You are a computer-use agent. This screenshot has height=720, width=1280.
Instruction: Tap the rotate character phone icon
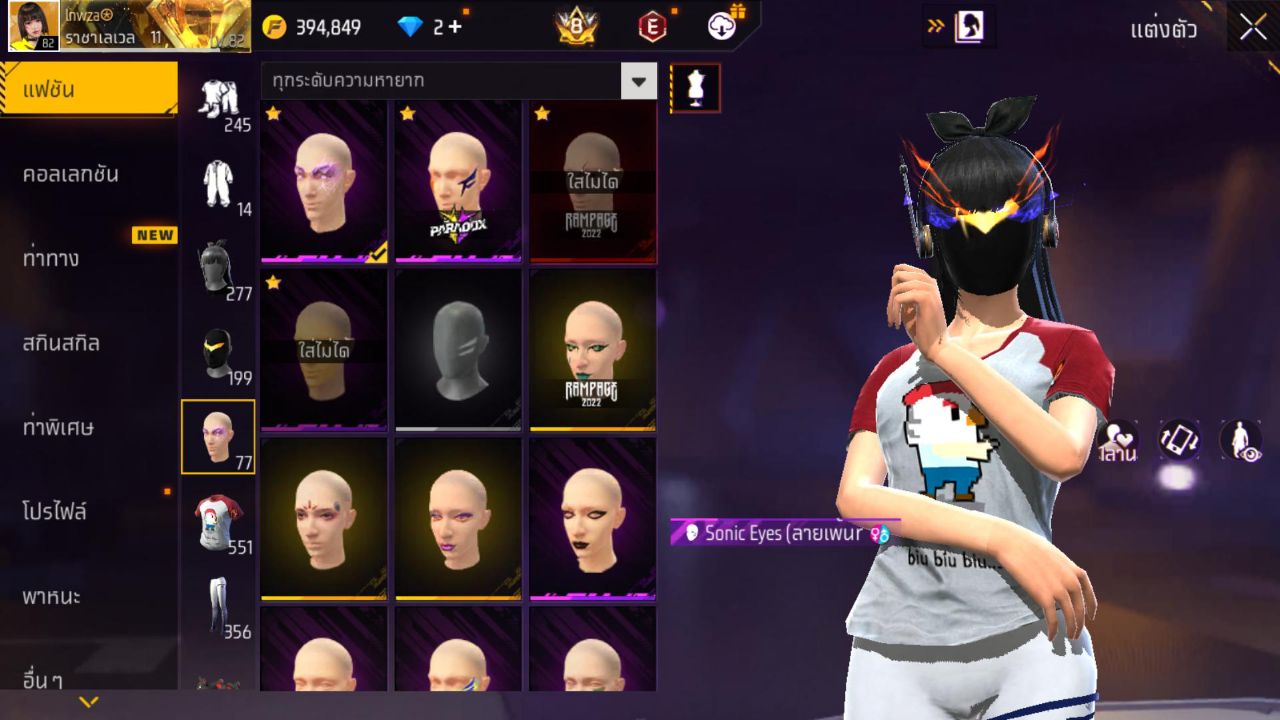click(x=1176, y=440)
